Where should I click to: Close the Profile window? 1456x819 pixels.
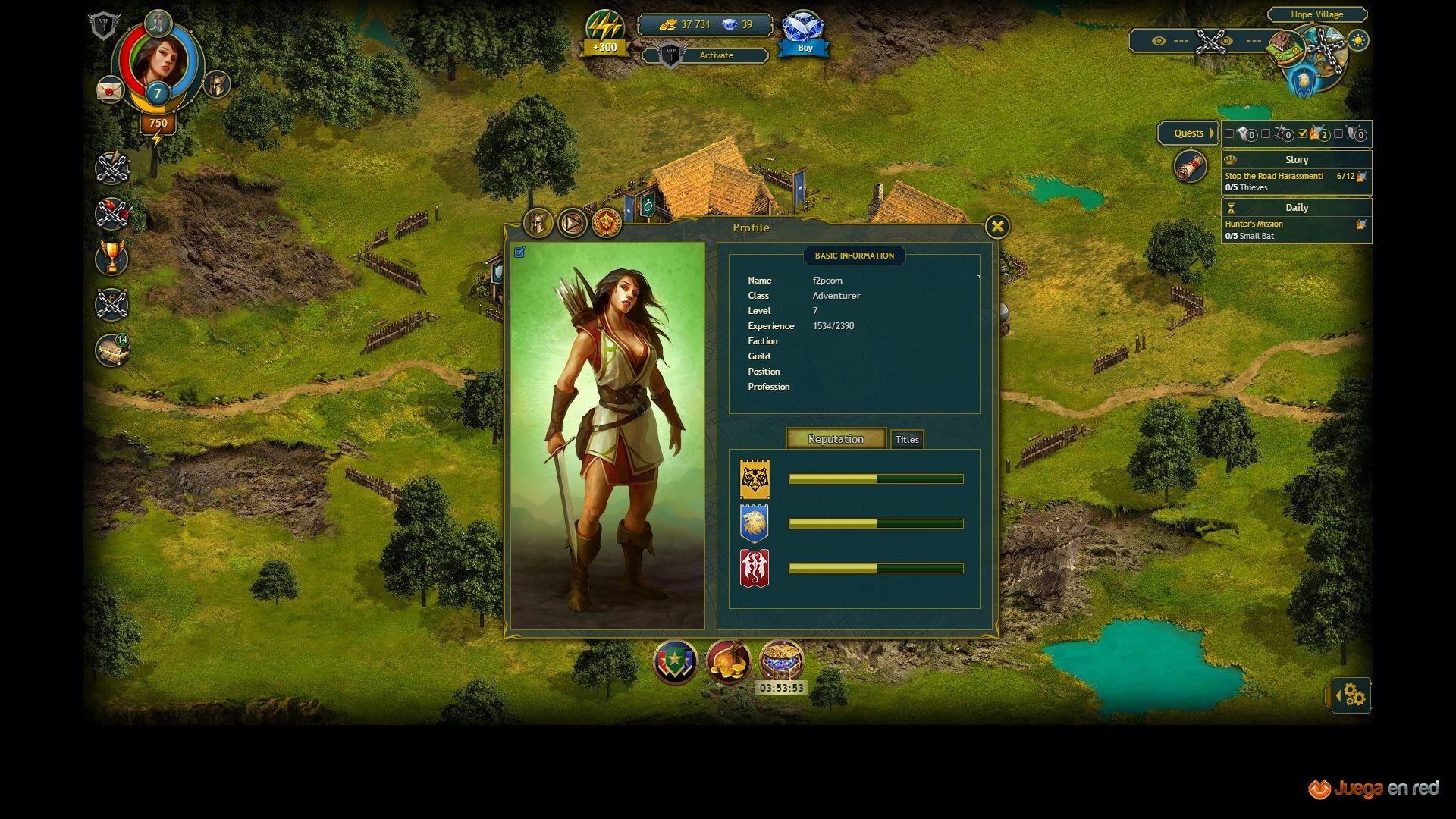point(997,227)
